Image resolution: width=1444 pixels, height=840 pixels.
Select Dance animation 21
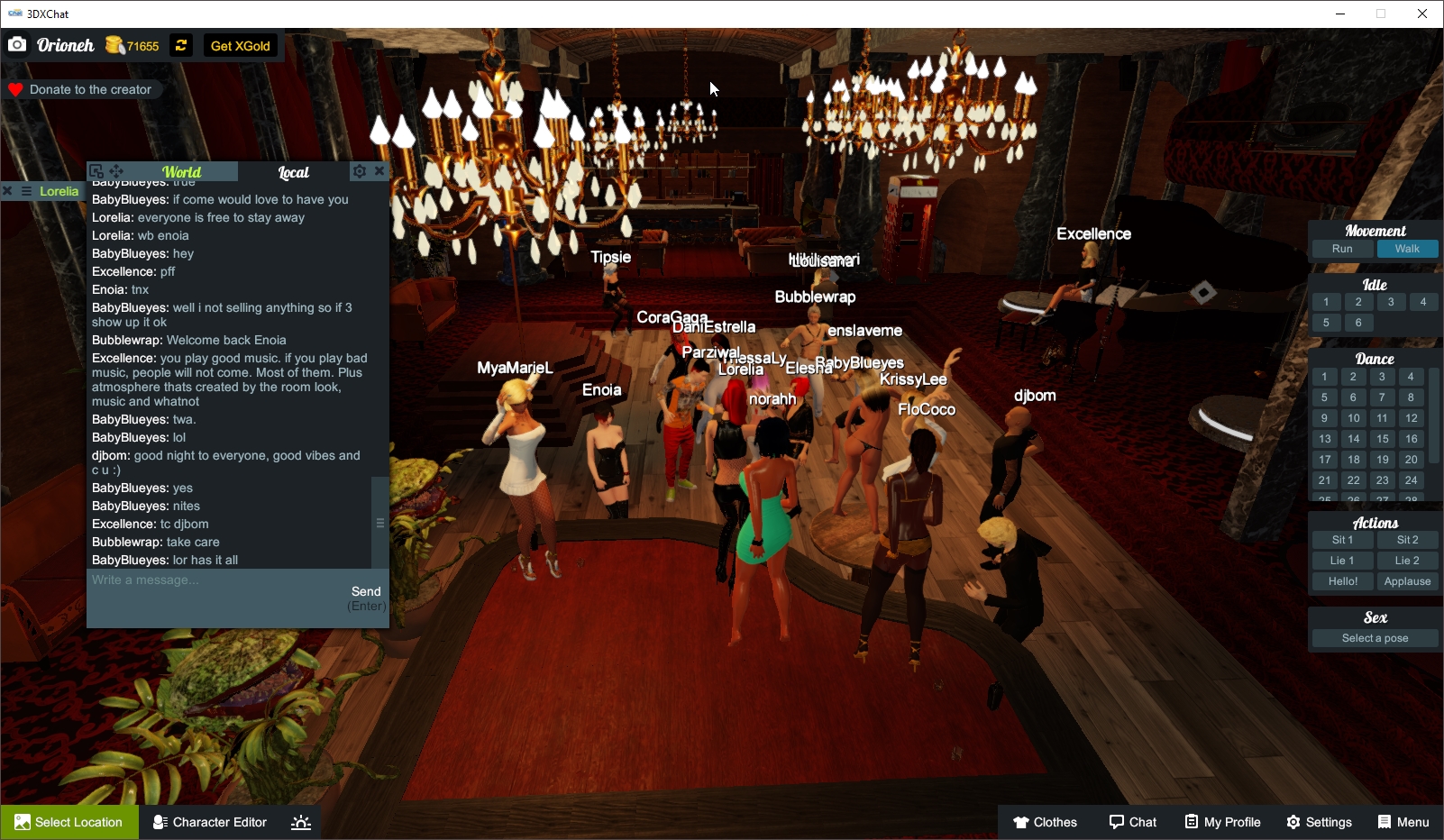1325,480
